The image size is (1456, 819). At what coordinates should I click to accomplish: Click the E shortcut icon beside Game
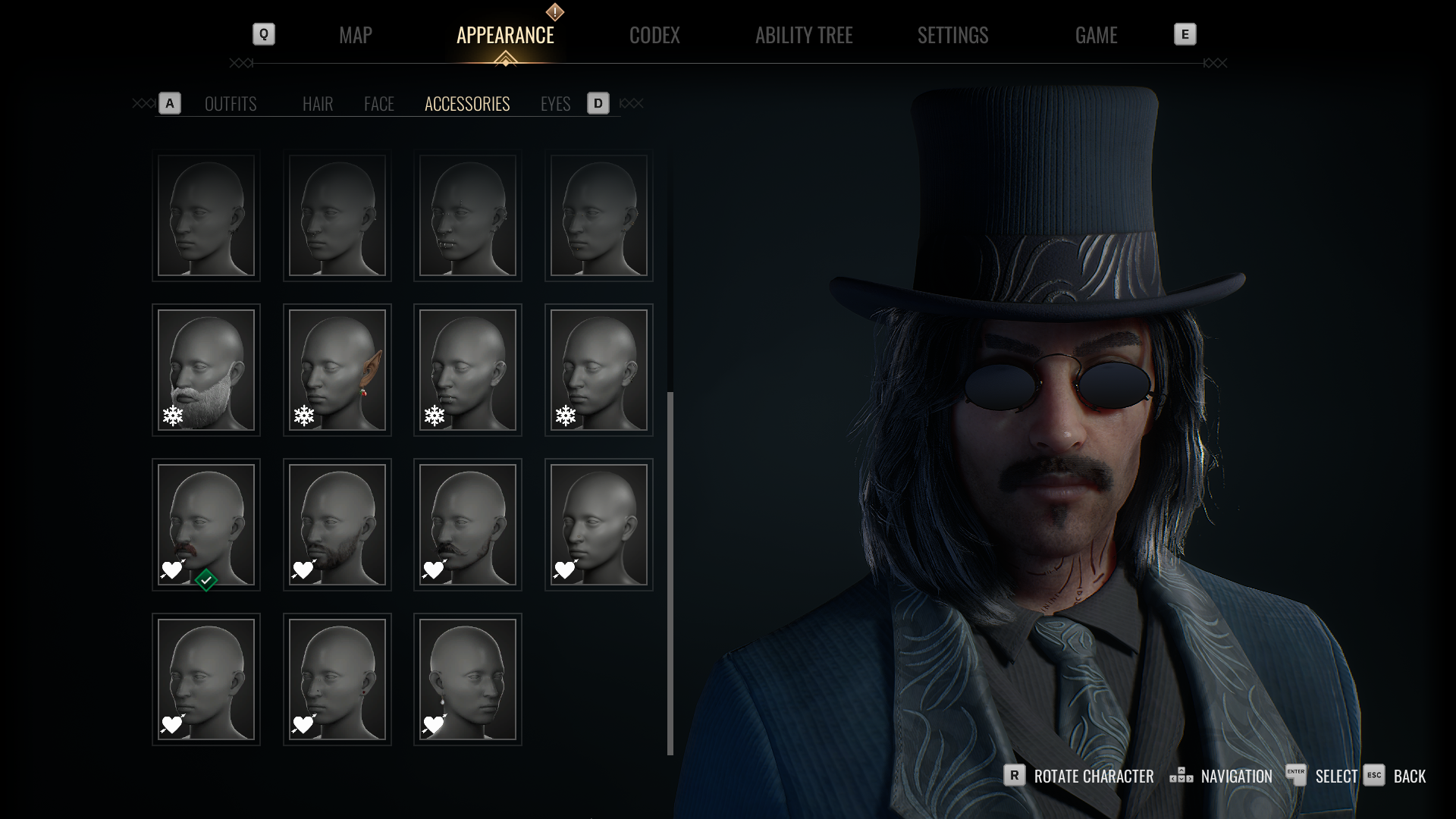tap(1185, 34)
